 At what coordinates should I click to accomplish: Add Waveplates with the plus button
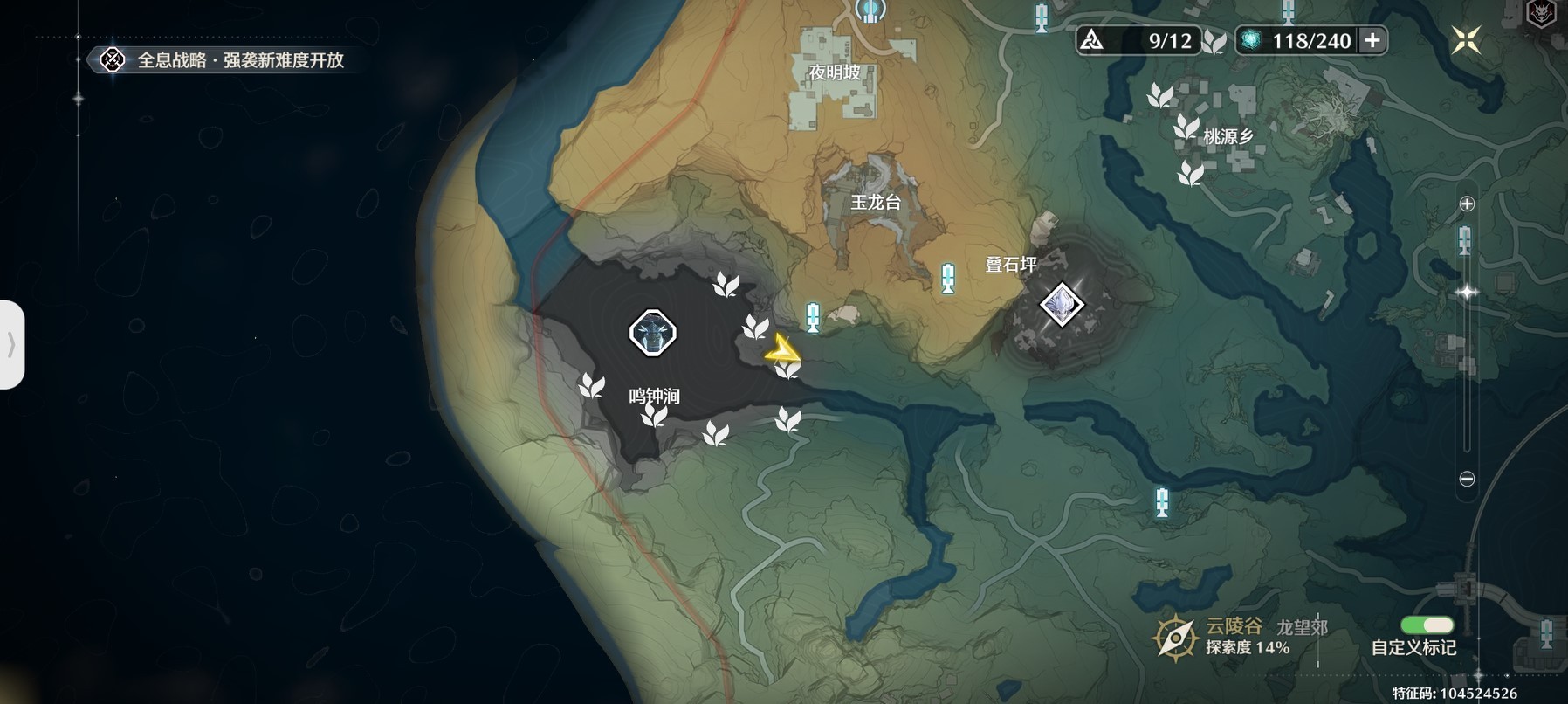1372,40
